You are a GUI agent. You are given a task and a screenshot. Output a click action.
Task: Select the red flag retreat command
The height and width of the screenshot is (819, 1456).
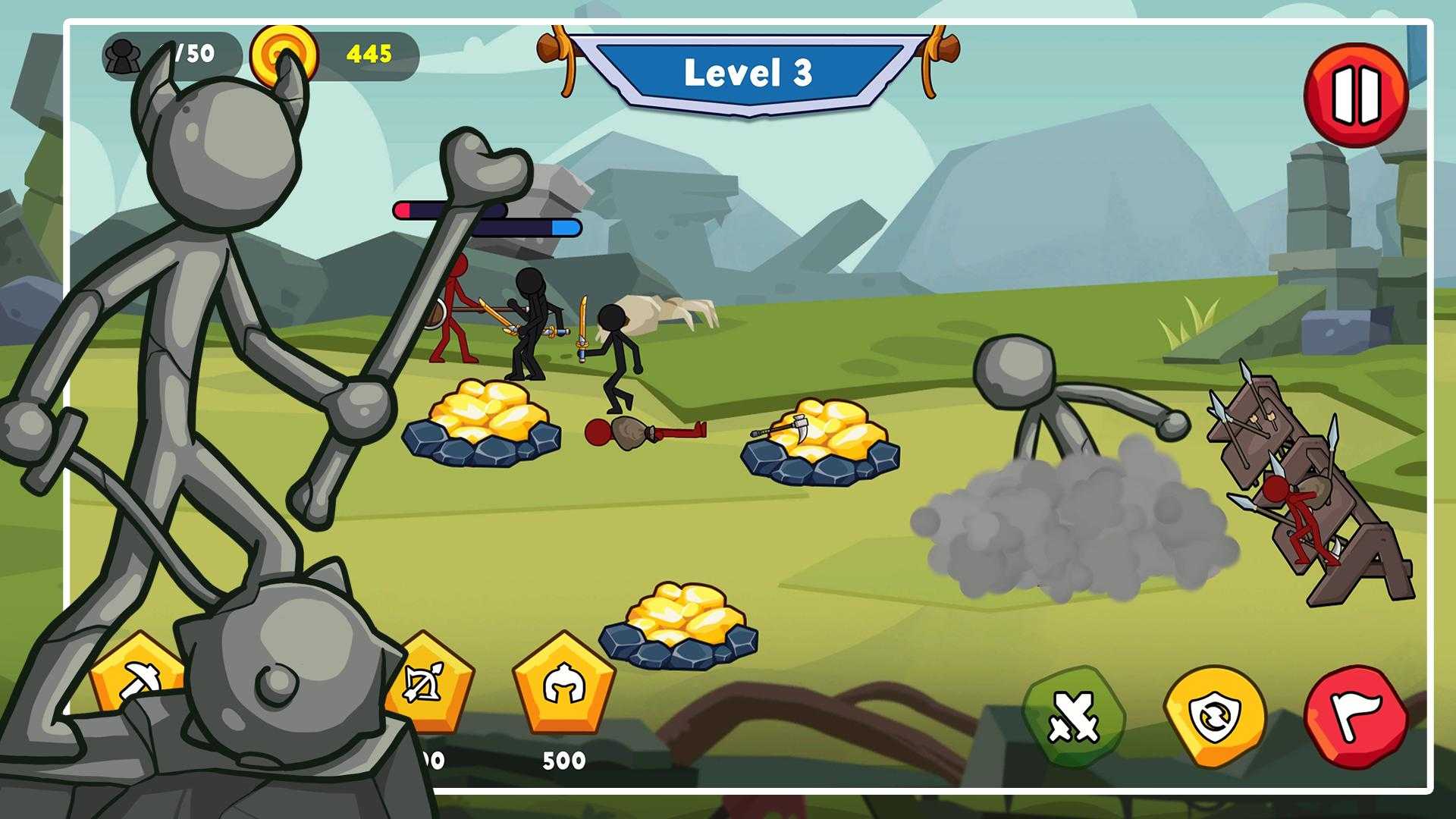tap(1356, 717)
